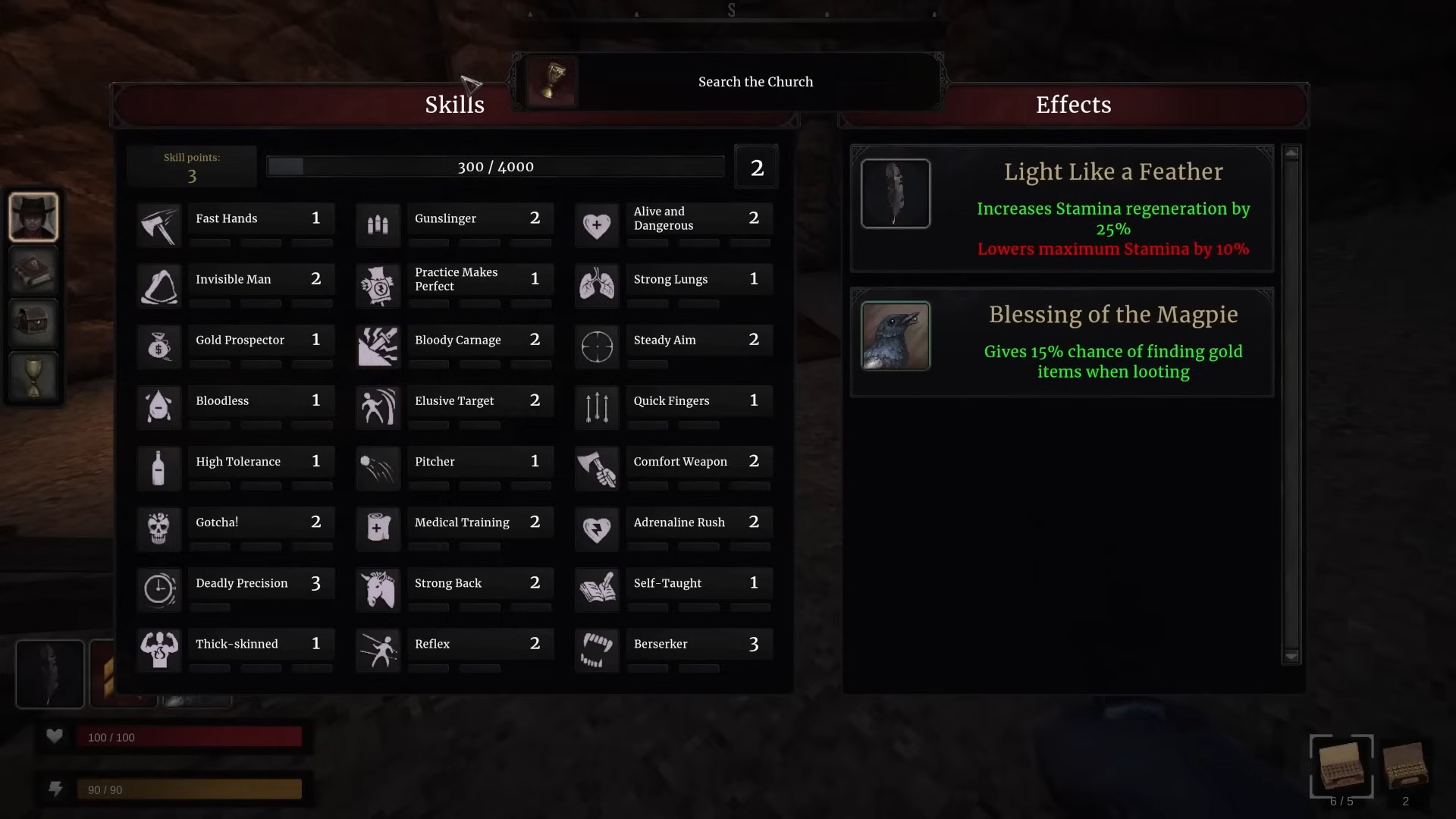Click the Berserker skill label
The height and width of the screenshot is (819, 1456).
pos(661,644)
